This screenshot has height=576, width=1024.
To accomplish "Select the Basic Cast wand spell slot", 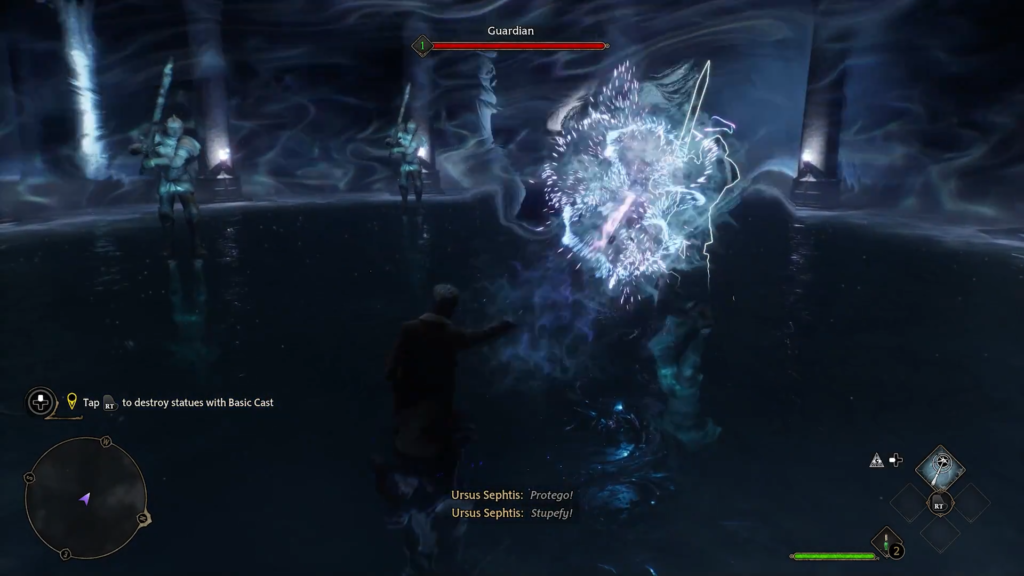I will [939, 467].
